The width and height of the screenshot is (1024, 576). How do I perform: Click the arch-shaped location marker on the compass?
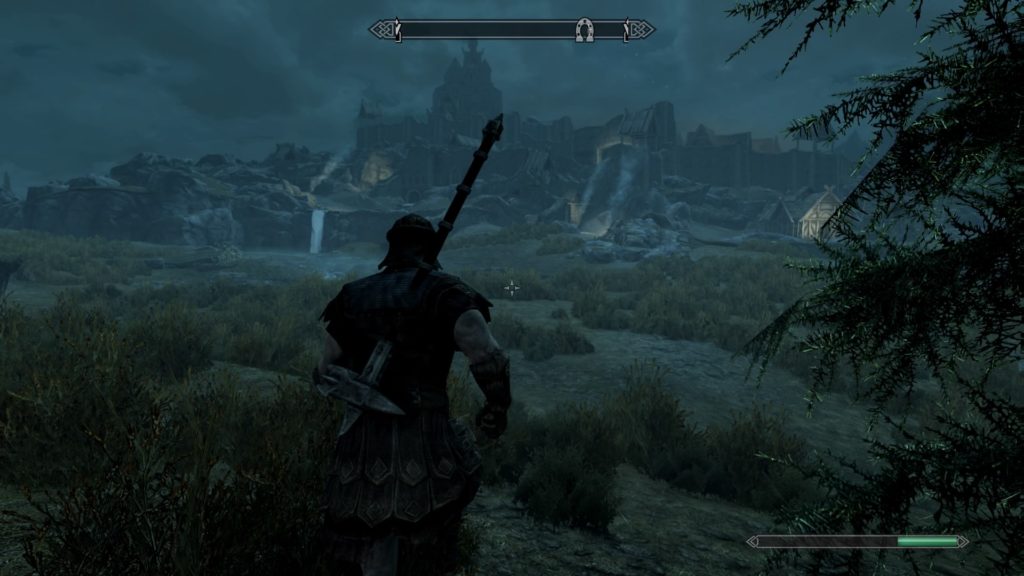coord(585,30)
